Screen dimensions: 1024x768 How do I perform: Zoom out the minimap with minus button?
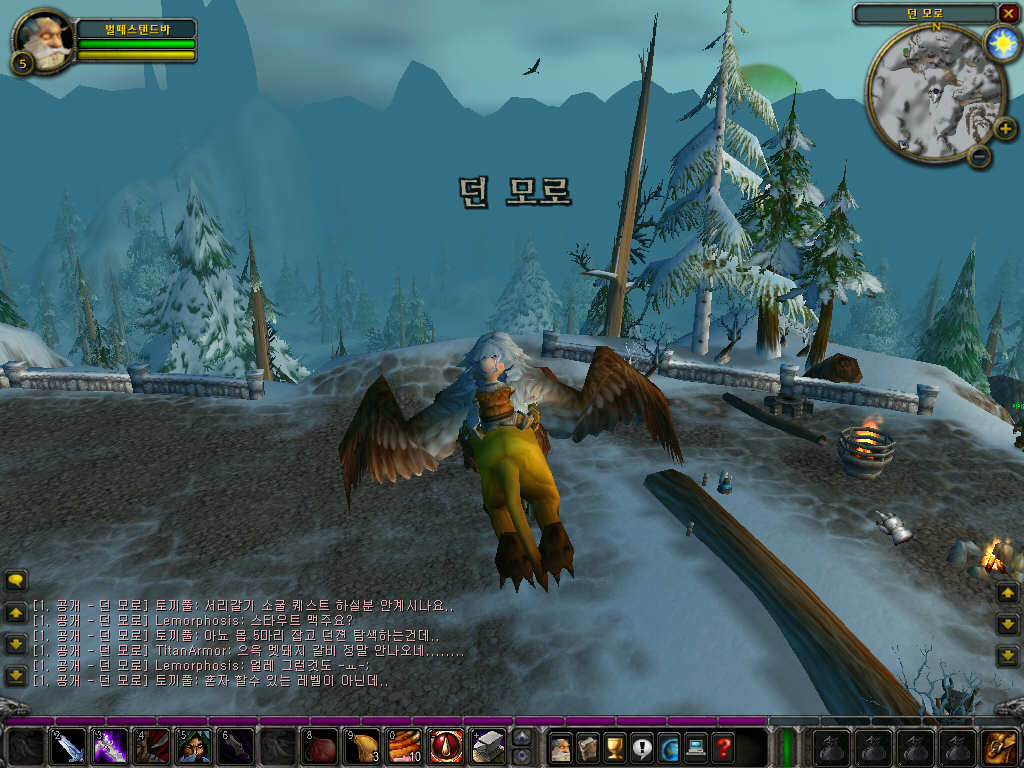(980, 156)
